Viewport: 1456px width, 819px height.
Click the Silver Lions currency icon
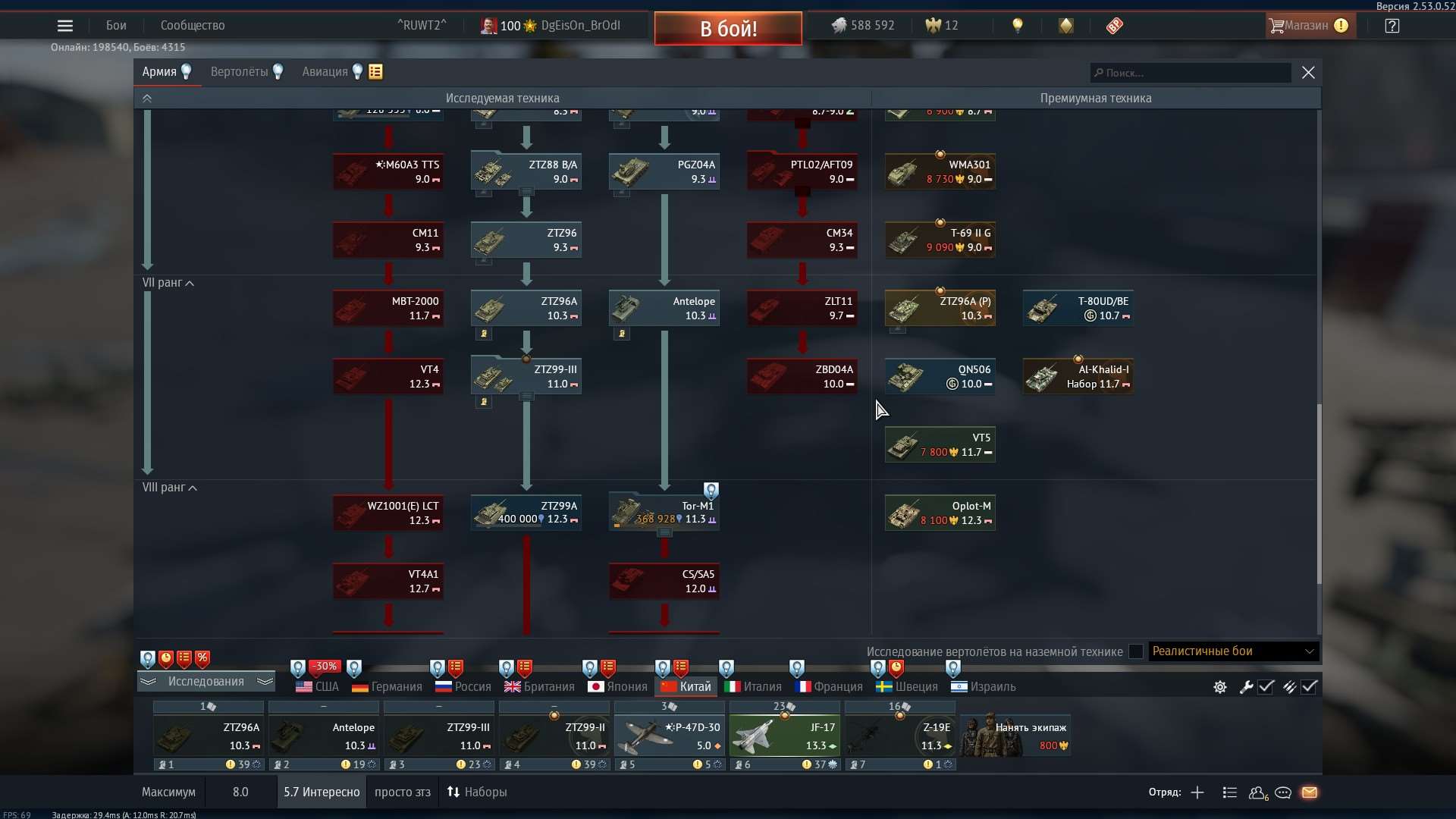coord(840,25)
